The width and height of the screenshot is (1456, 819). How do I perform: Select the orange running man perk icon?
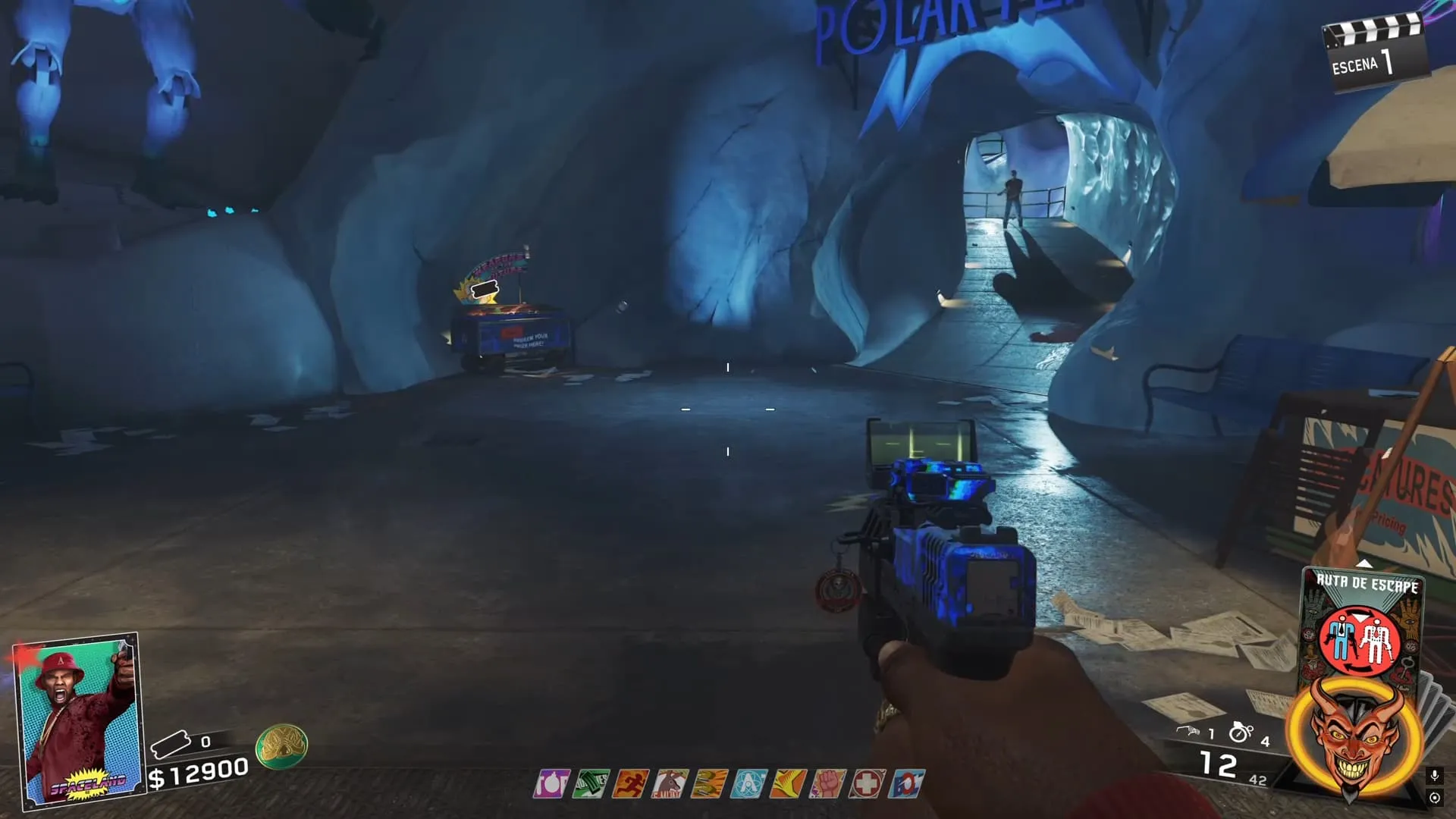[x=630, y=783]
